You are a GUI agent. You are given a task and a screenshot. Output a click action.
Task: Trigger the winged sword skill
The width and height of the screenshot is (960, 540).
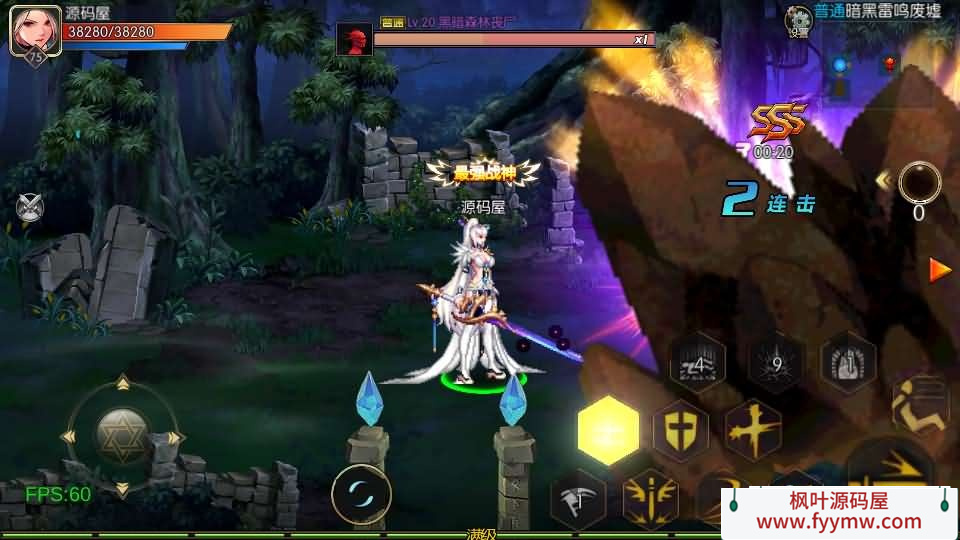tap(650, 497)
